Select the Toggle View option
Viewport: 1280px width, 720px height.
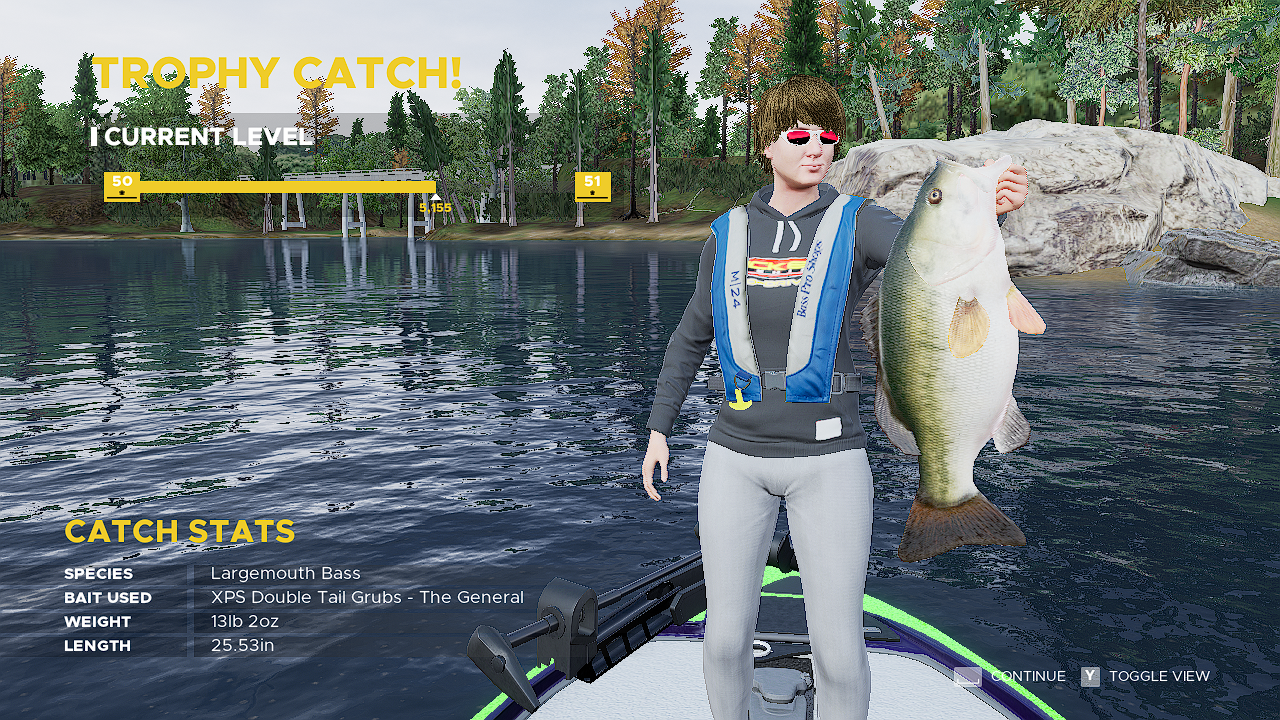pyautogui.click(x=1146, y=677)
